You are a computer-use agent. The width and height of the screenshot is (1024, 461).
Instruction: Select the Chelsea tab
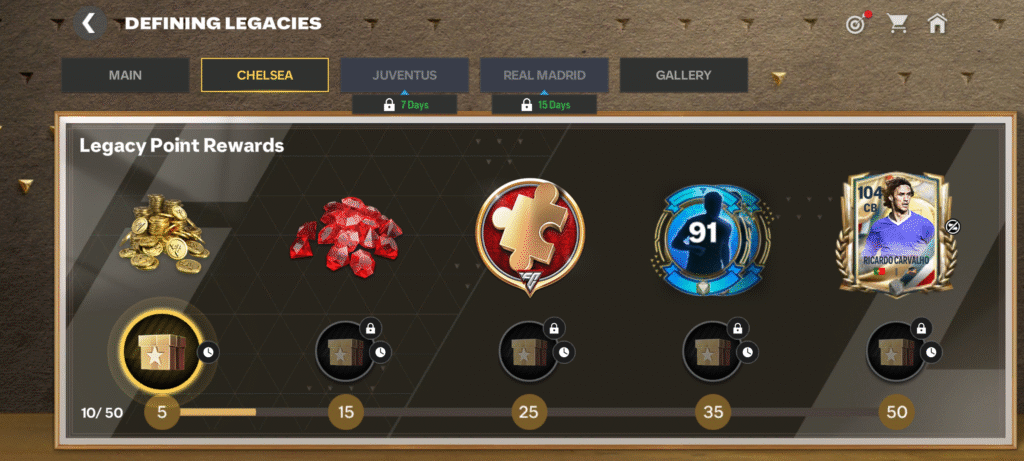tap(265, 75)
